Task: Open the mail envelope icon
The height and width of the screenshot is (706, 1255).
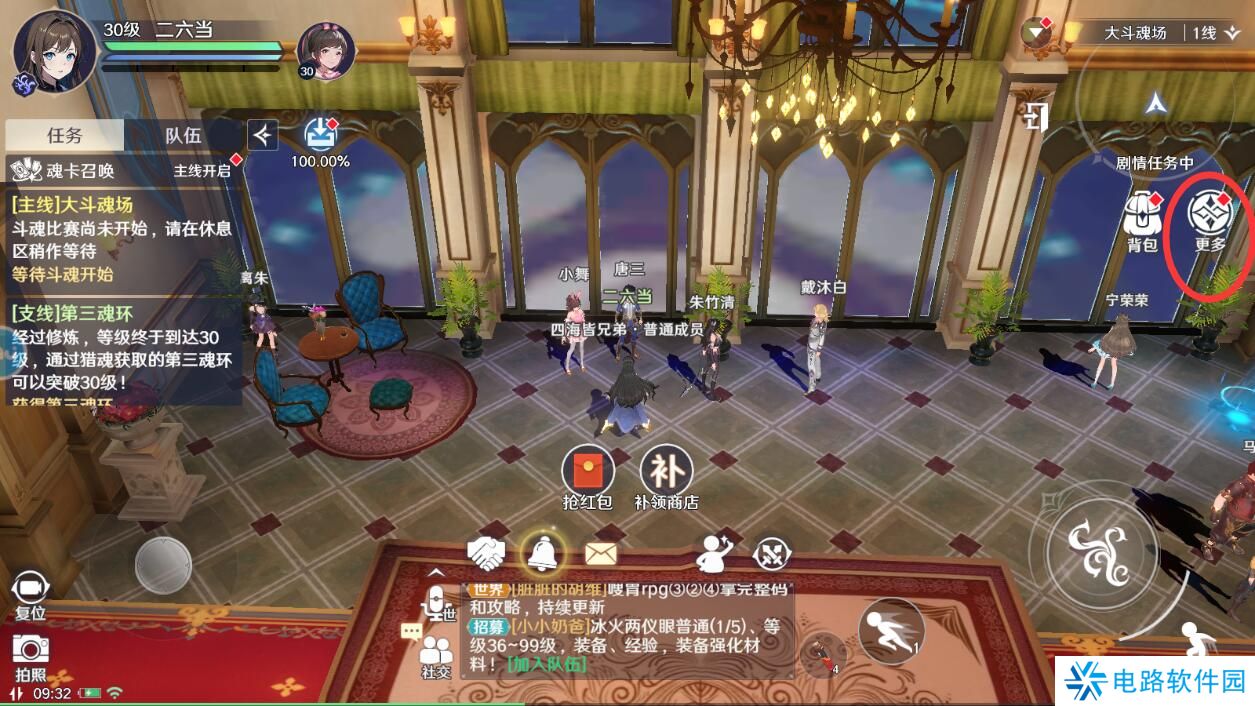Action: [x=600, y=552]
